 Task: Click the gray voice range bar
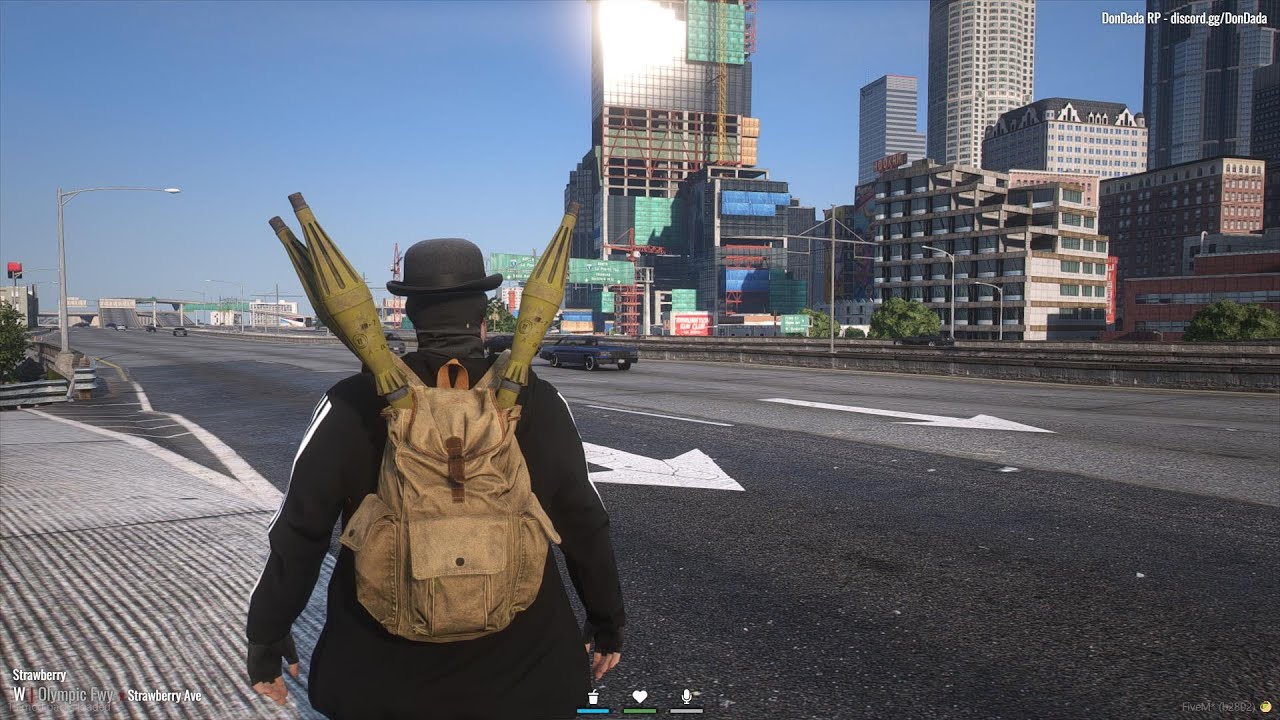pyautogui.click(x=687, y=710)
